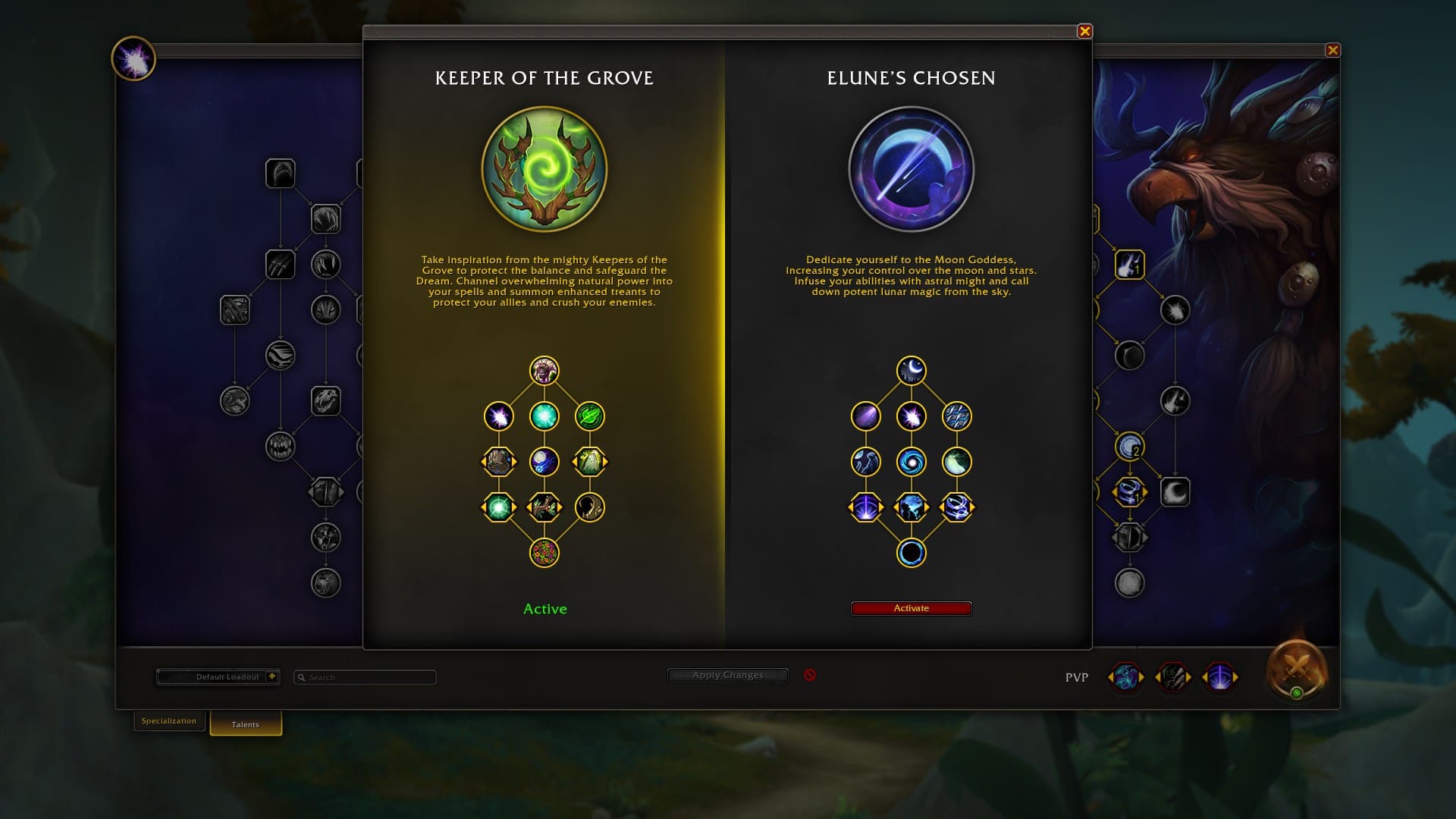The width and height of the screenshot is (1456, 819).
Task: Pick the flower cluster capstone talent
Action: 544,553
